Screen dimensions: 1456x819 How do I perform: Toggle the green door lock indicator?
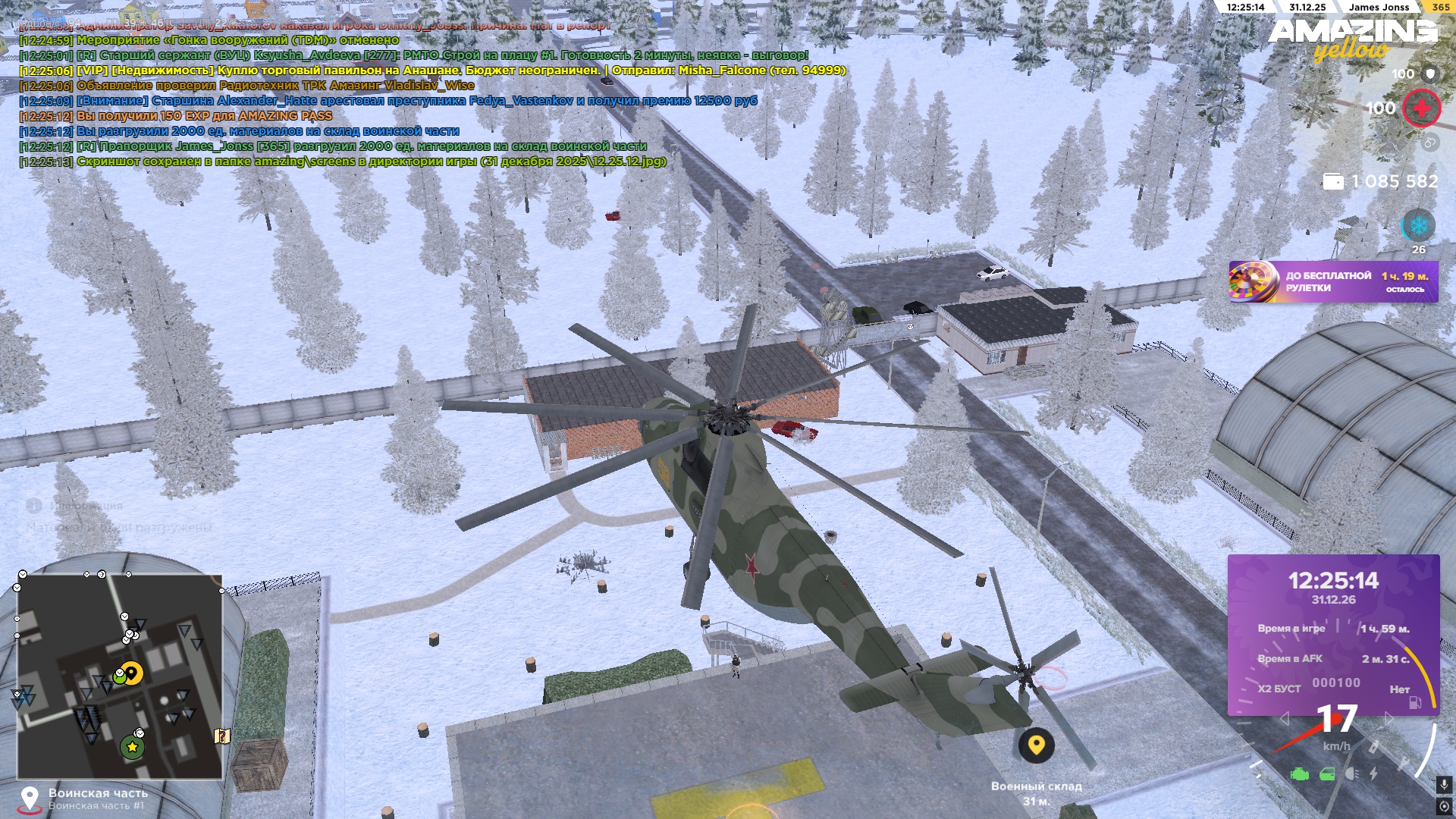[1327, 774]
